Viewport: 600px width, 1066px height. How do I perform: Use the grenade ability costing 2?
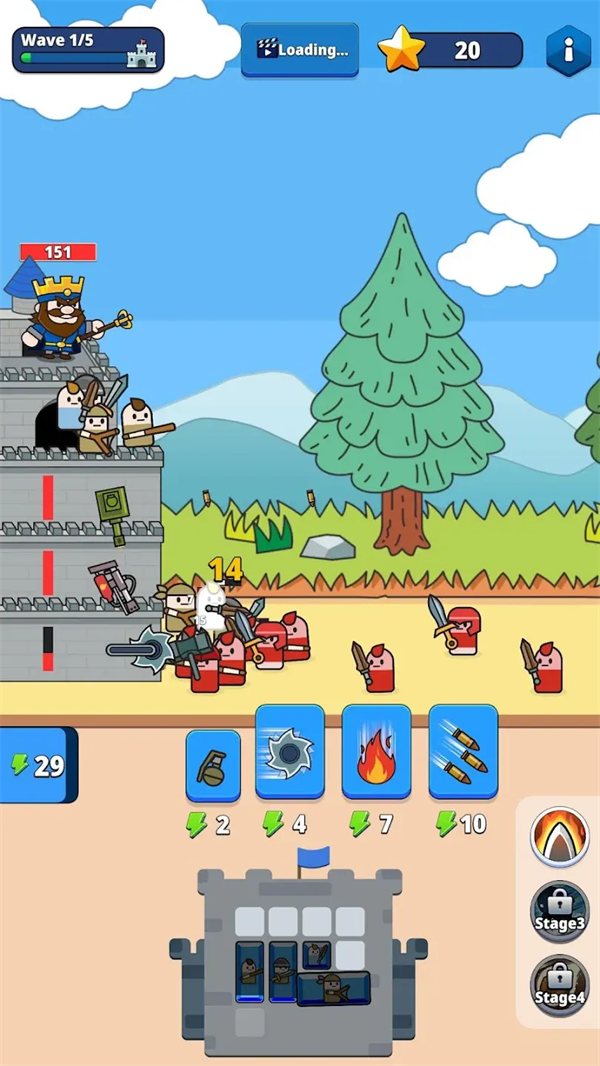(213, 766)
